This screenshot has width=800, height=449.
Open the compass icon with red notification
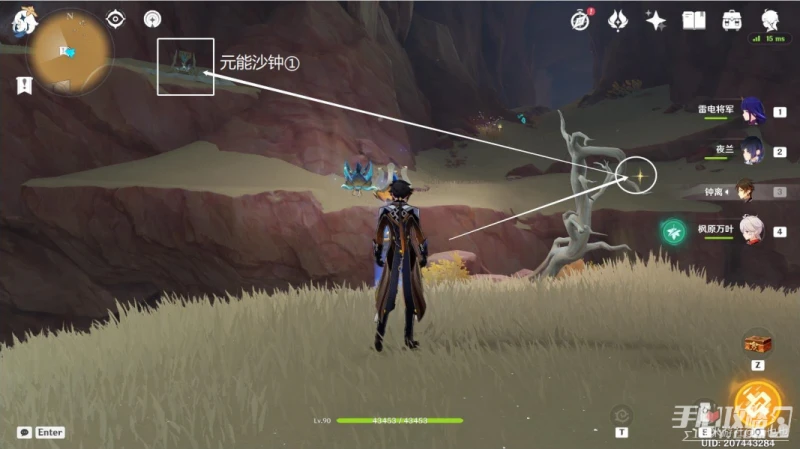click(x=580, y=20)
